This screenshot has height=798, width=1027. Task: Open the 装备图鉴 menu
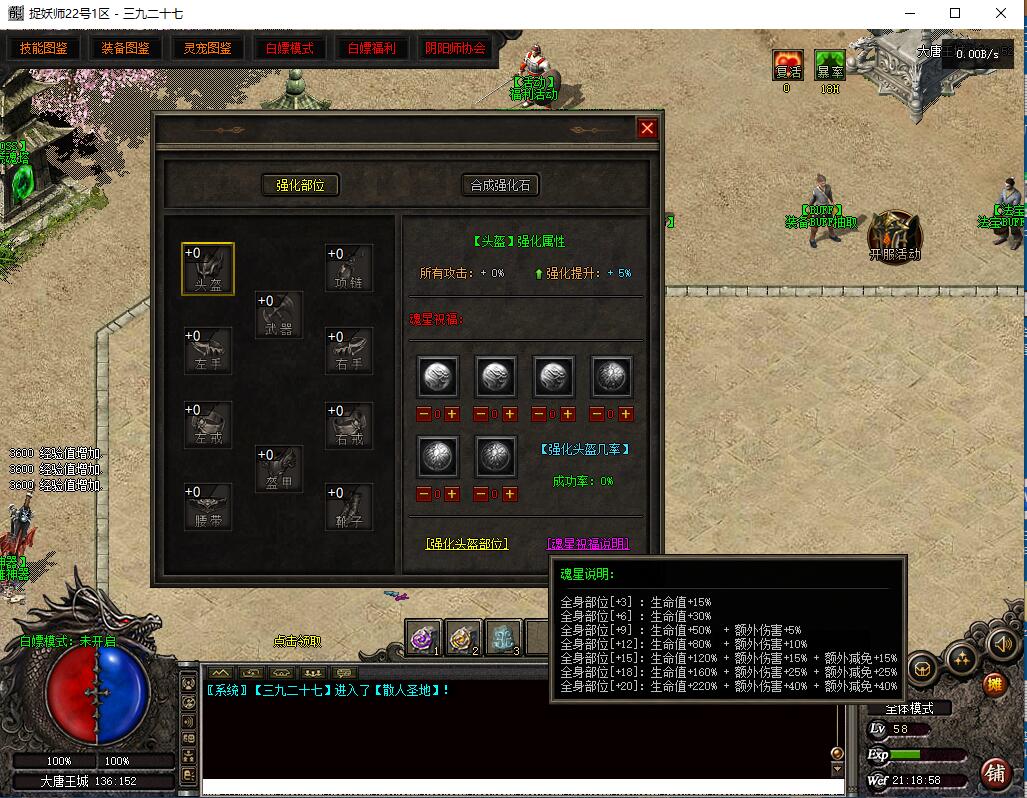[x=125, y=48]
